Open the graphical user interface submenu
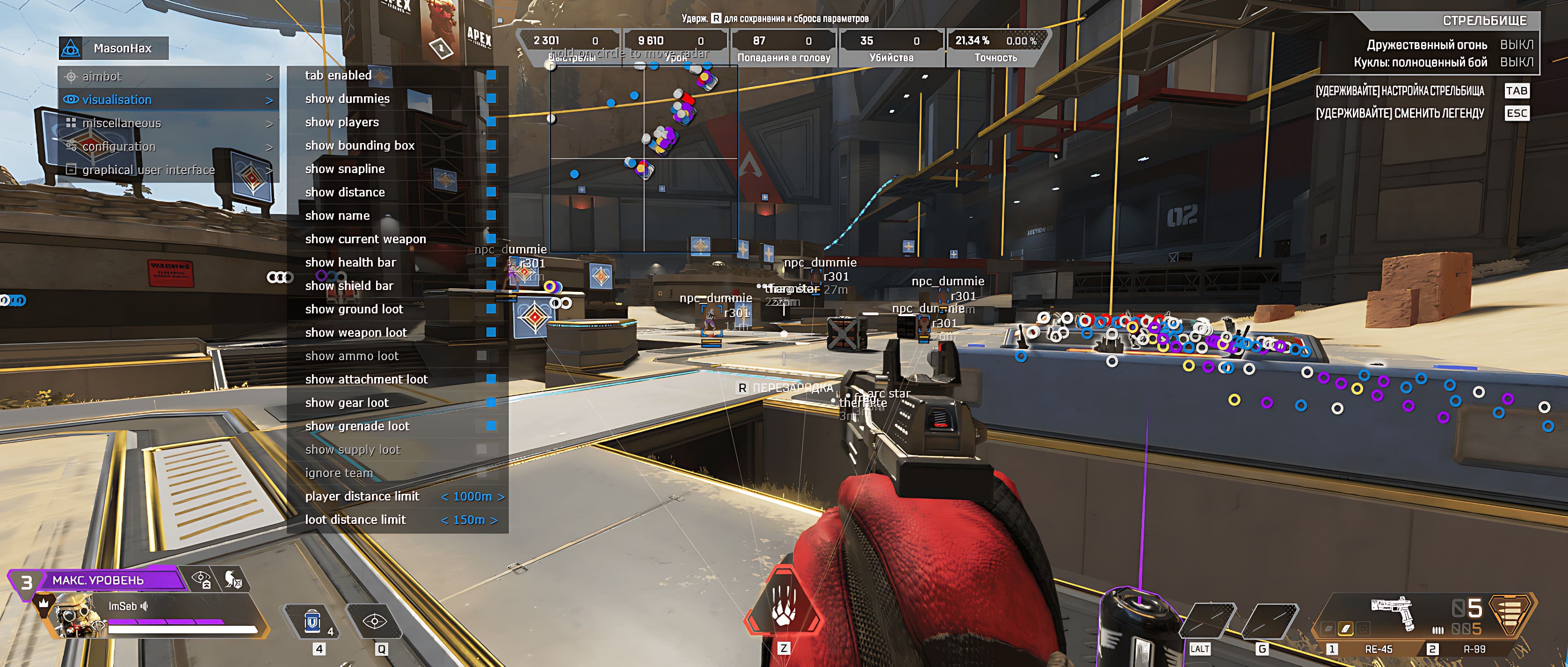This screenshot has height=667, width=1568. point(269,170)
